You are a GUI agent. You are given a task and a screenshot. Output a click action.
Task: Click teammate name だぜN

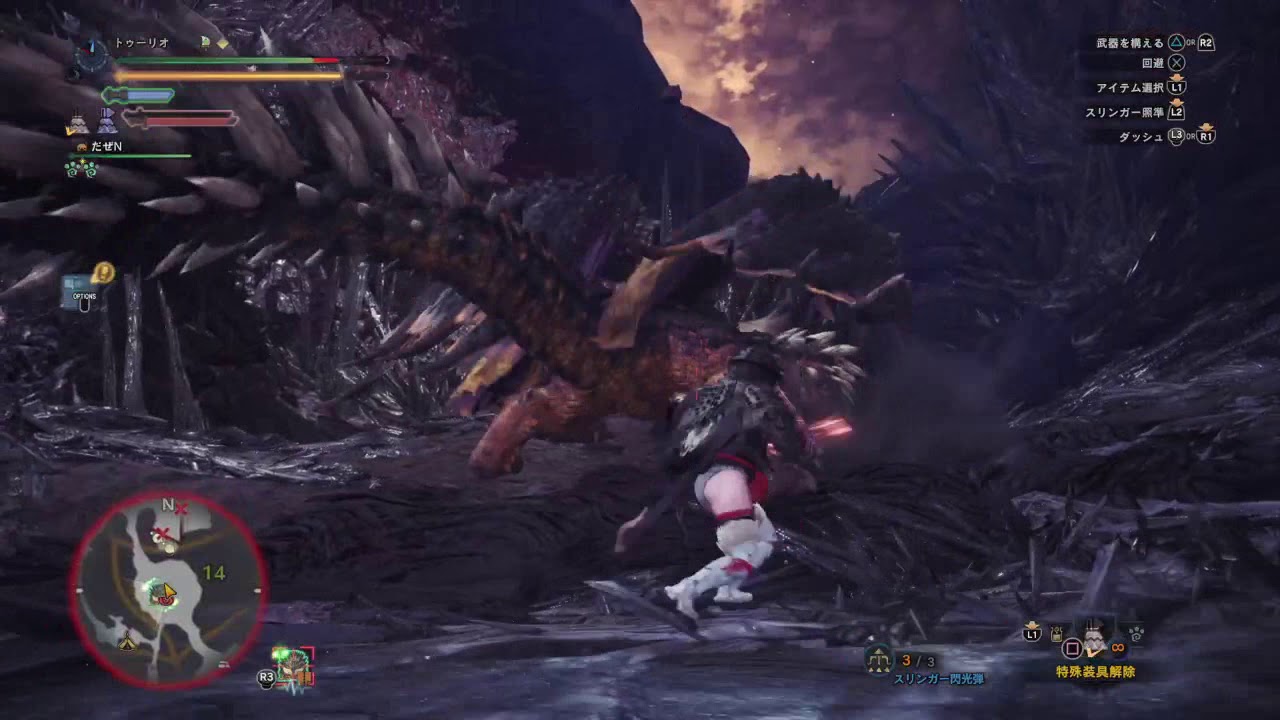point(108,147)
